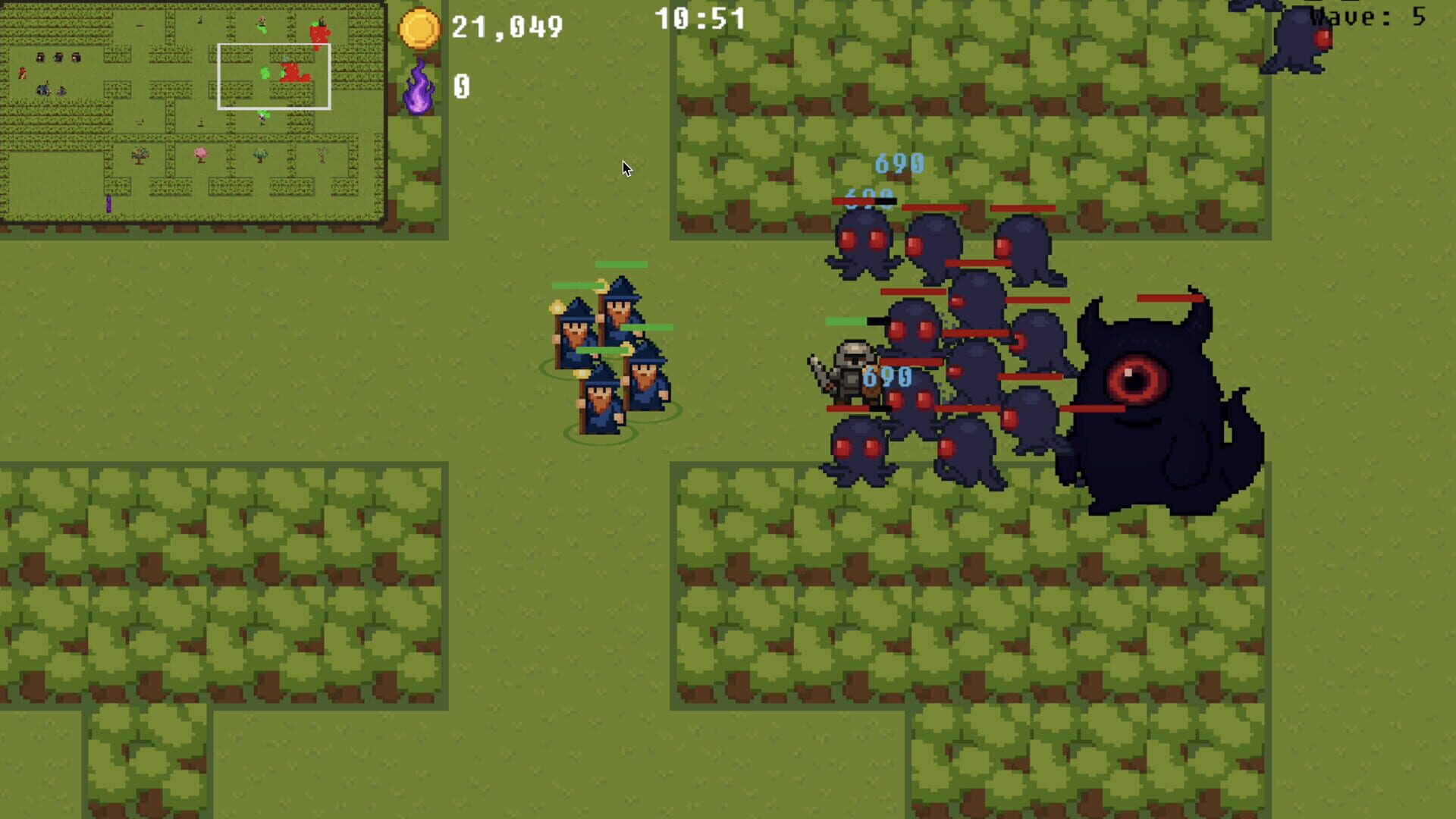1456x819 pixels.
Task: Click the armored knight hero unit
Action: click(x=852, y=372)
